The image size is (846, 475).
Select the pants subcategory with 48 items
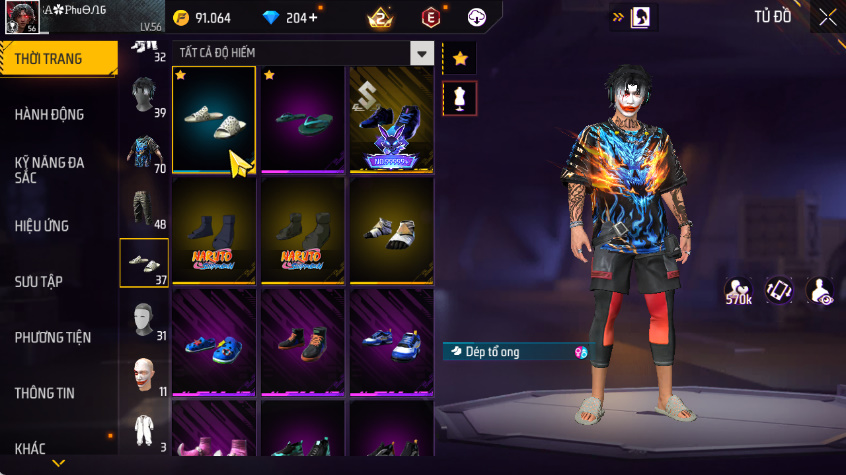[x=144, y=207]
